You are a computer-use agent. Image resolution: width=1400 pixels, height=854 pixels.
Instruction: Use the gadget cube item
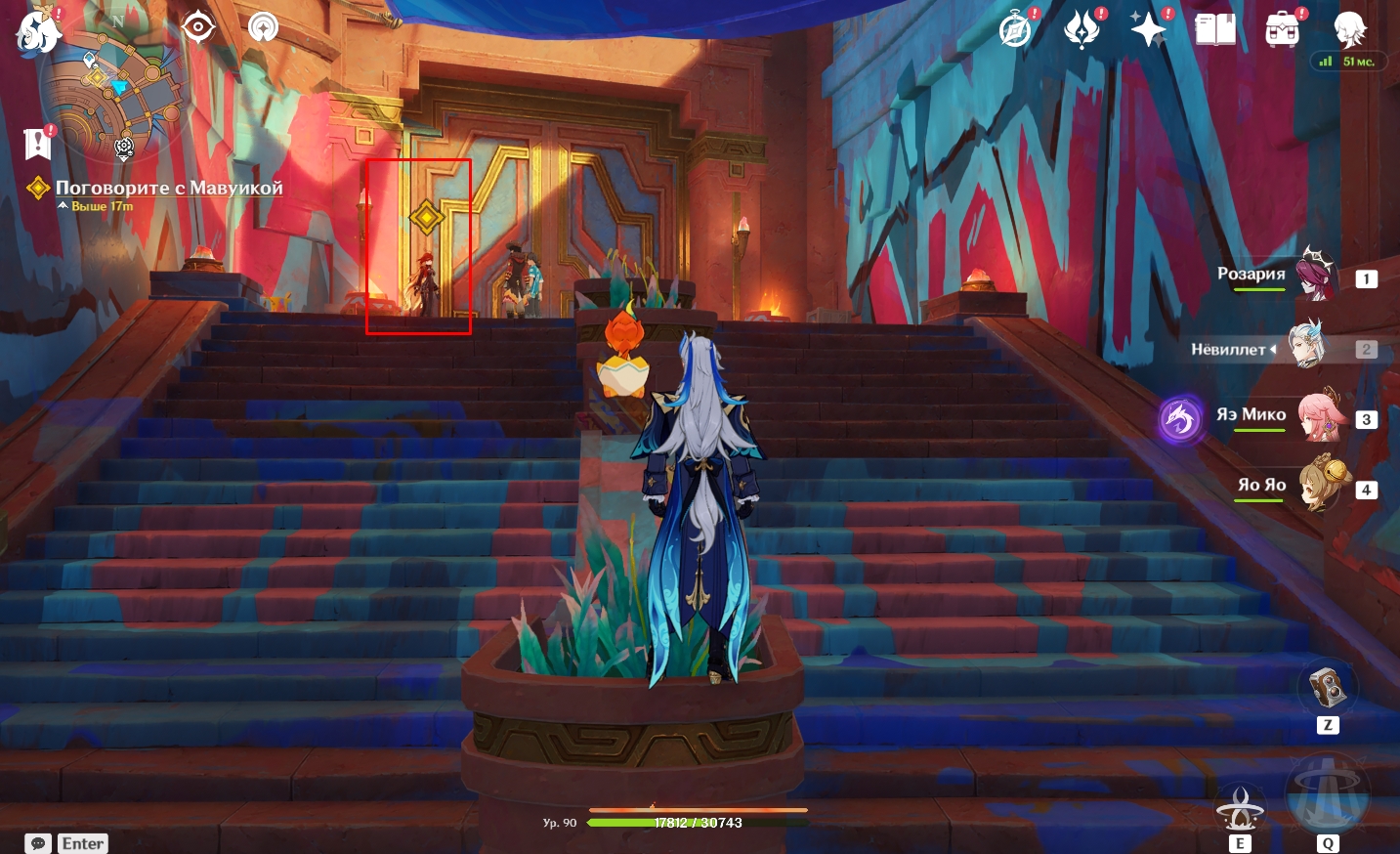pyautogui.click(x=1327, y=688)
